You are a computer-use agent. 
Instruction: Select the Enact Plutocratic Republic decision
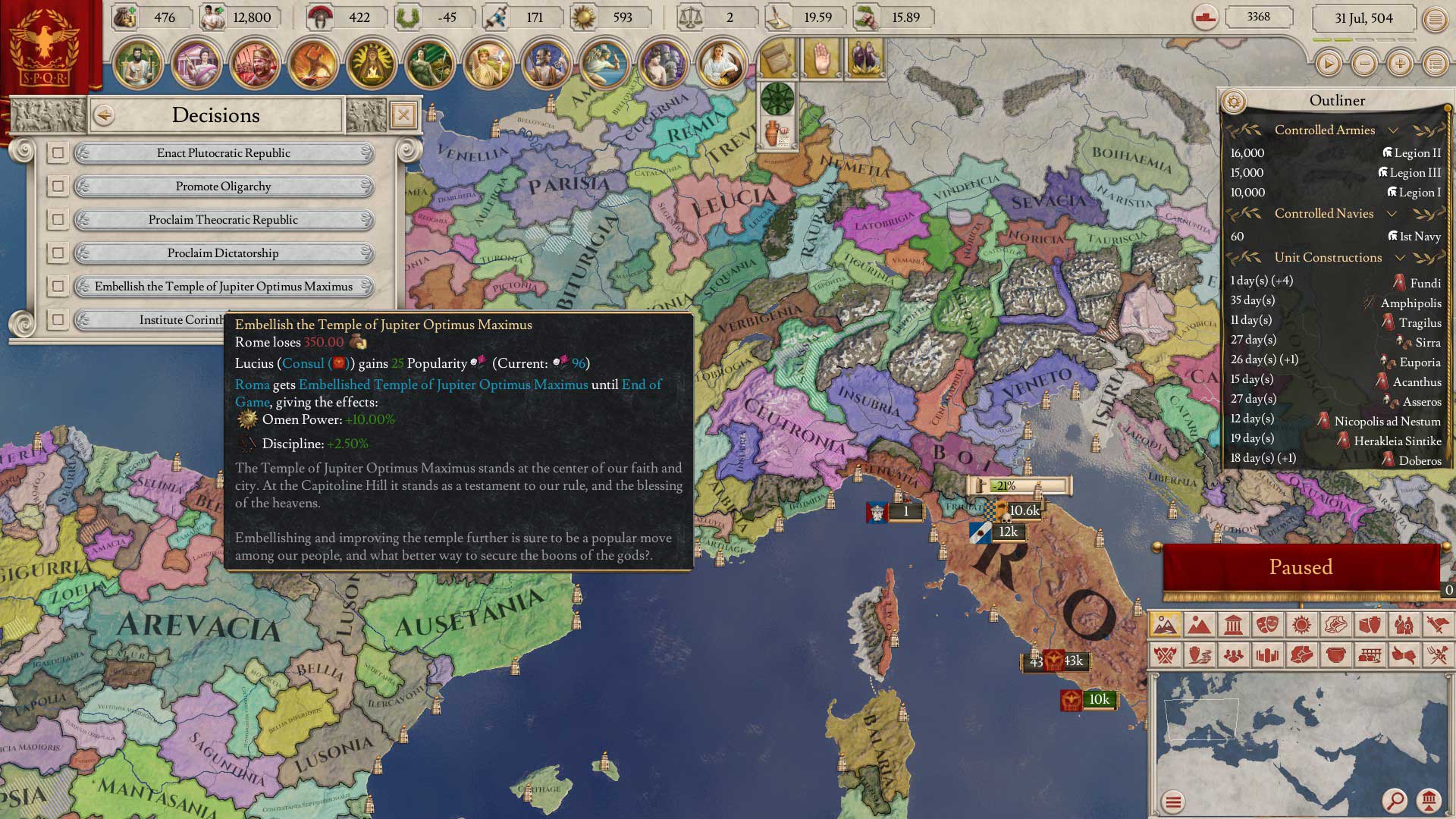pos(223,153)
